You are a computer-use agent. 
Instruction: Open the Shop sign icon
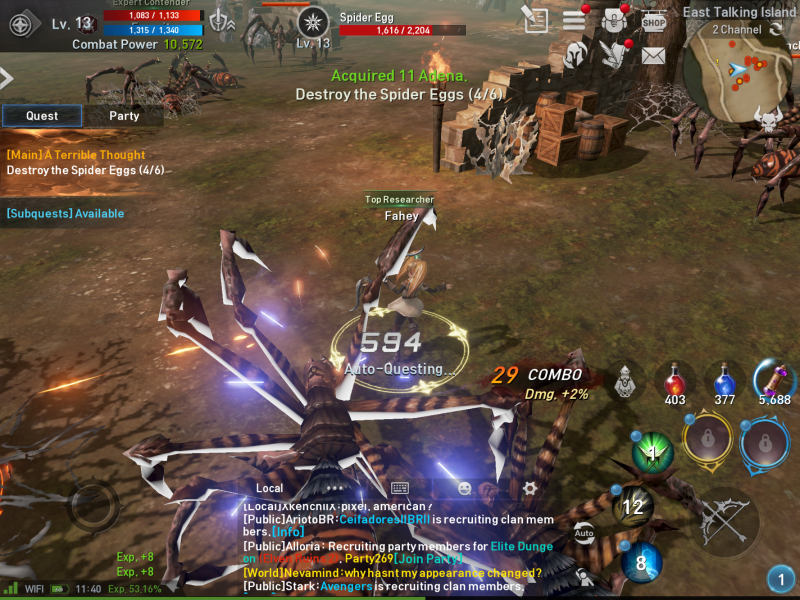pos(653,20)
